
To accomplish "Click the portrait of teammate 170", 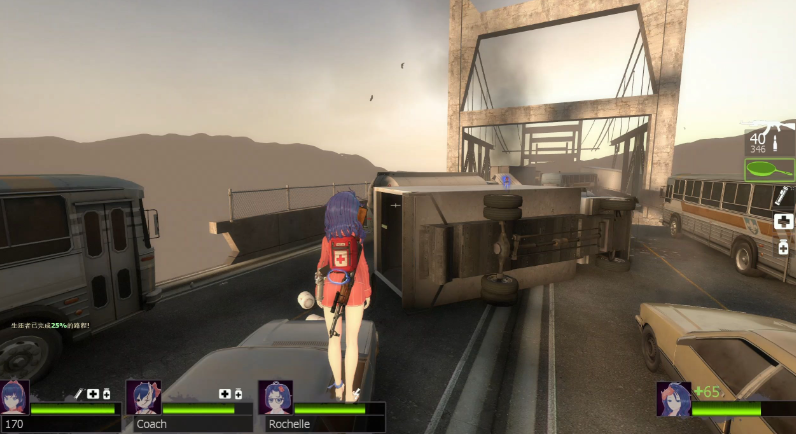I will click(15, 397).
